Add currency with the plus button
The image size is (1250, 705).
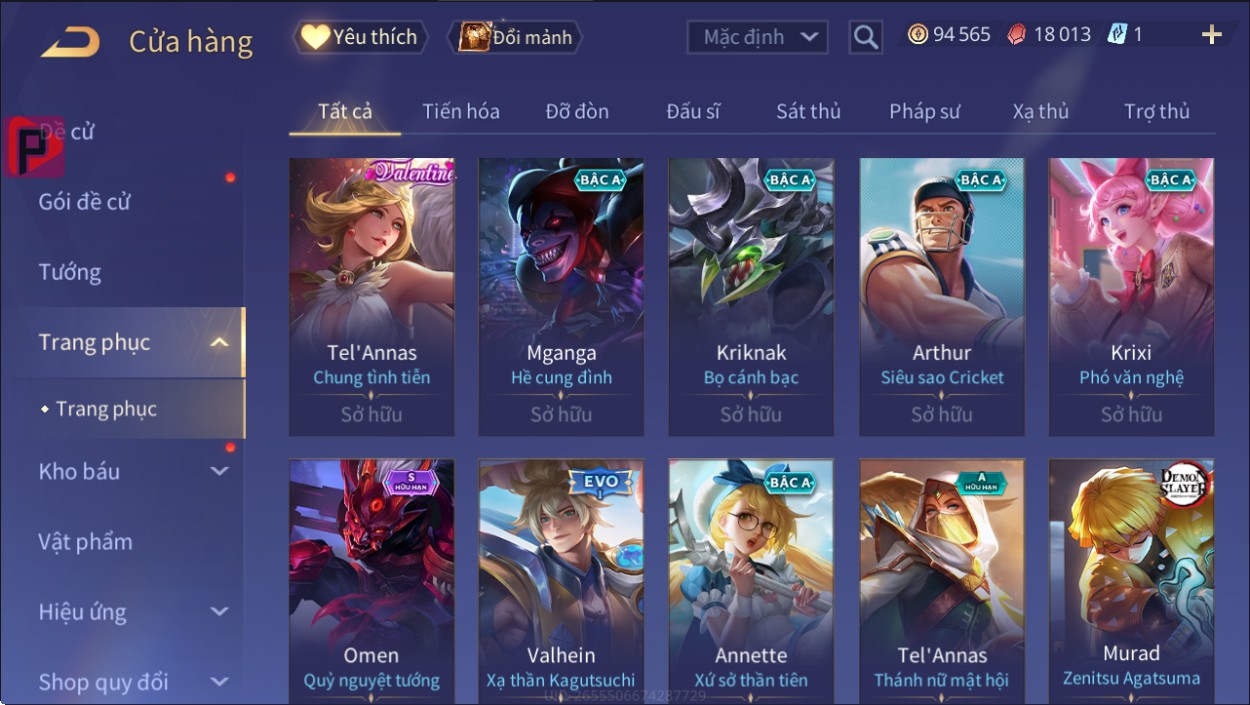pyautogui.click(x=1211, y=36)
